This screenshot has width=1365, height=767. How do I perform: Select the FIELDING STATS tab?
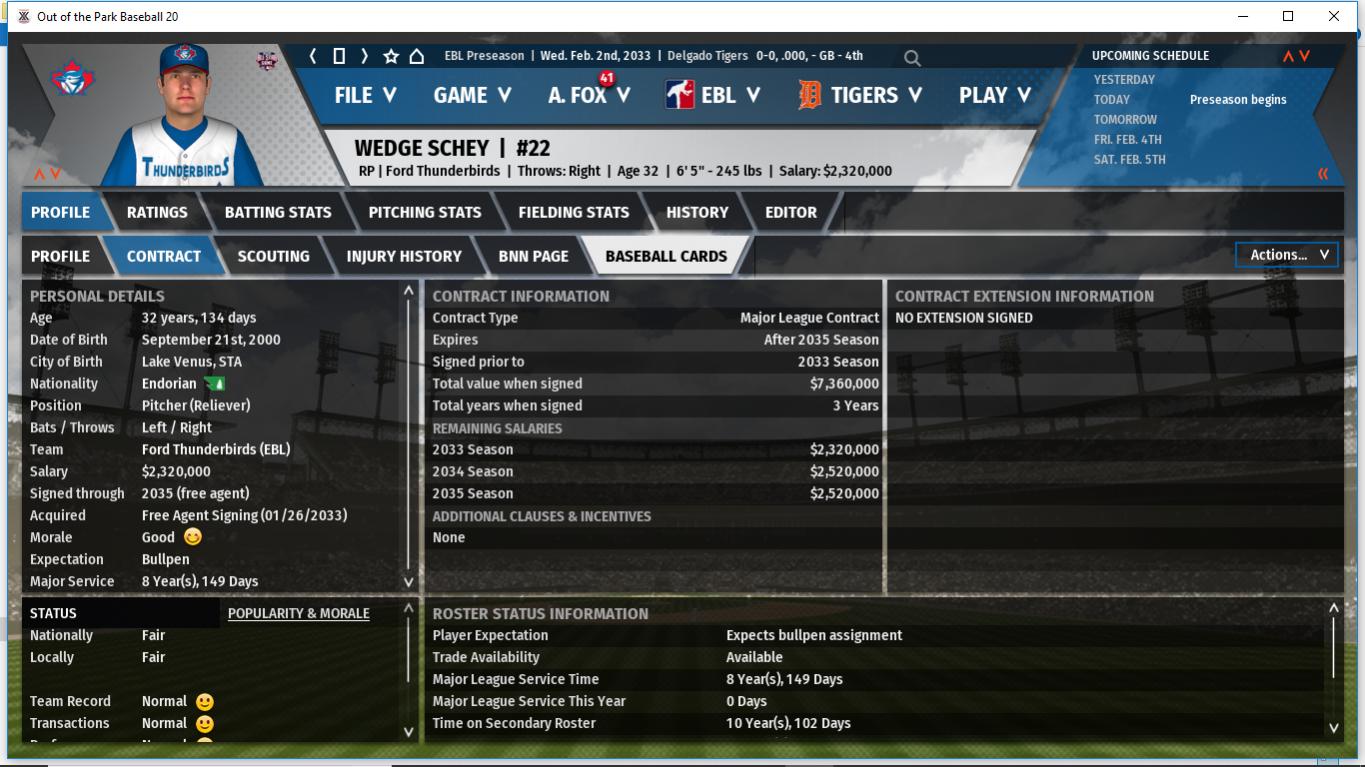click(x=574, y=212)
